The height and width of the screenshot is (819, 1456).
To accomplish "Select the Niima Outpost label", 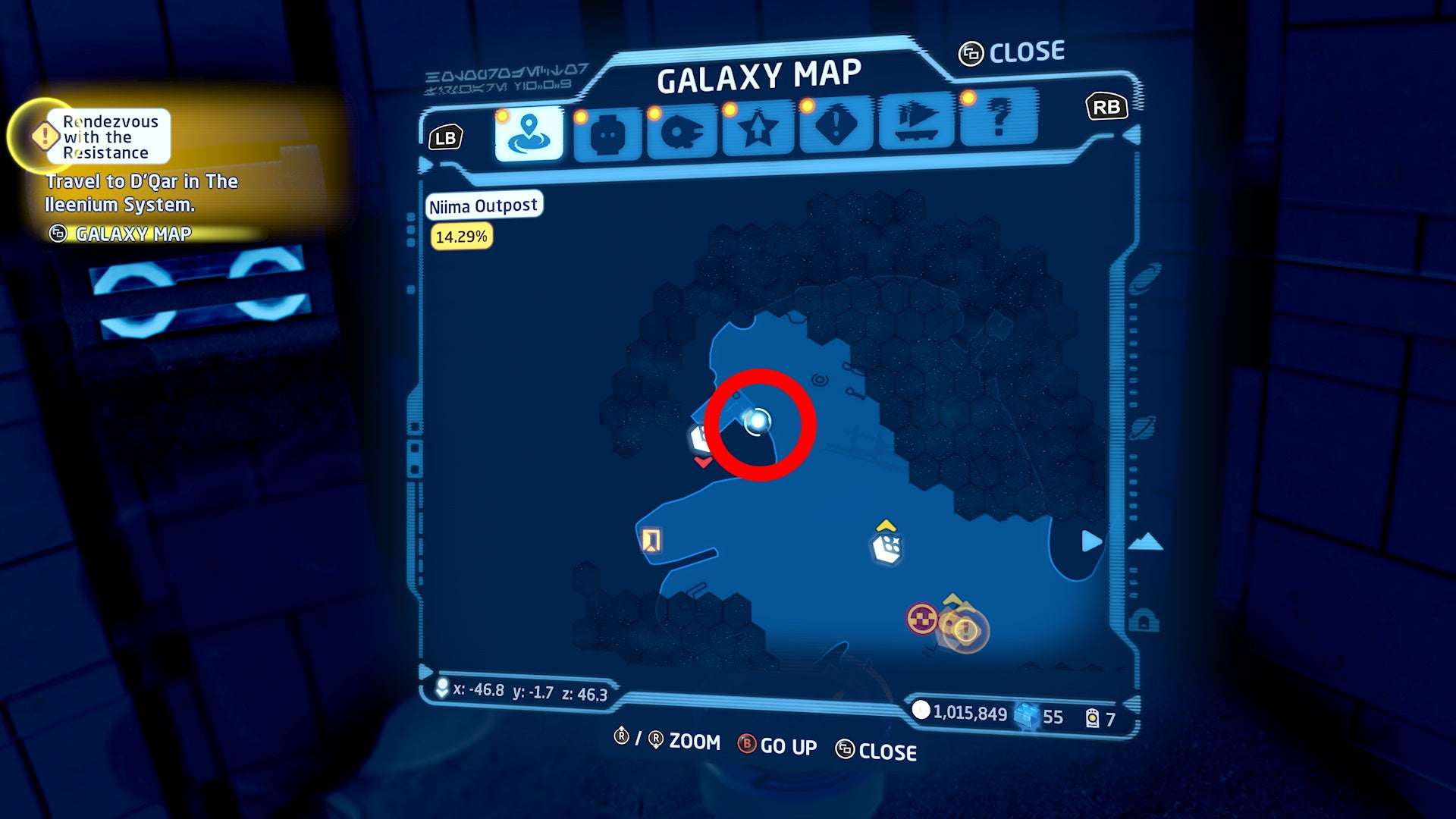I will click(483, 205).
